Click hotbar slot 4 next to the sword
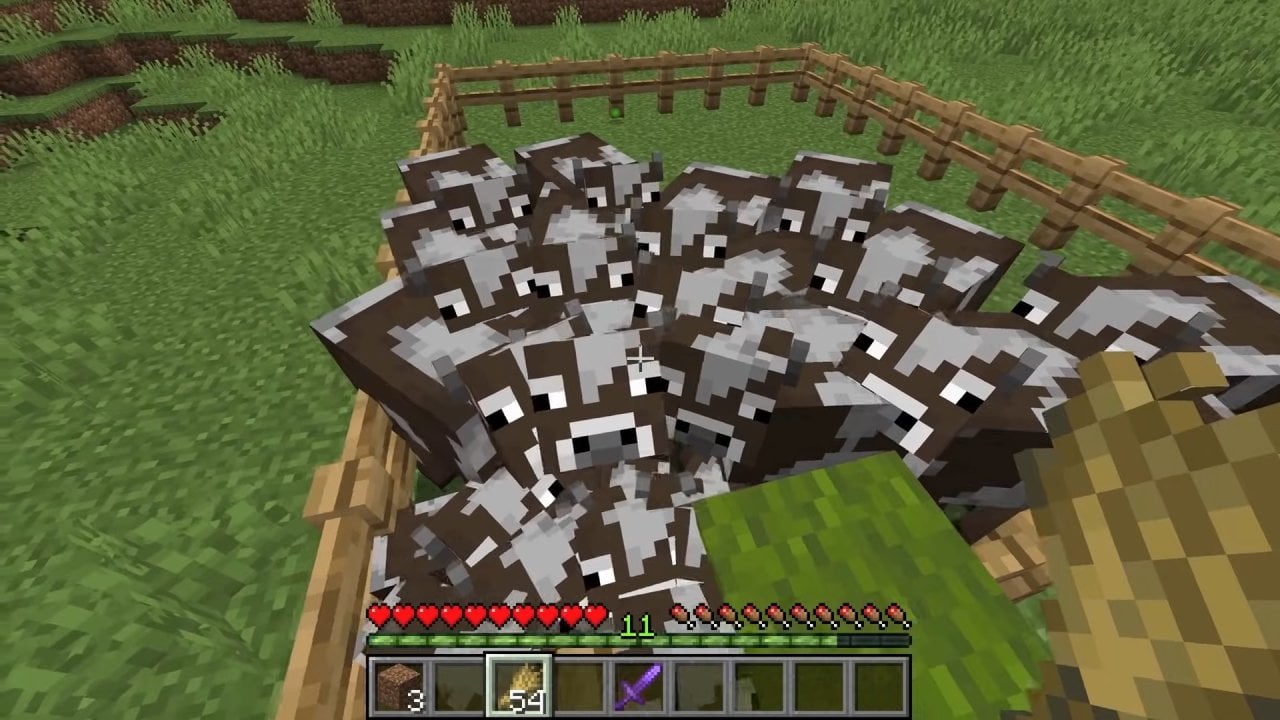This screenshot has width=1280, height=720. point(580,687)
